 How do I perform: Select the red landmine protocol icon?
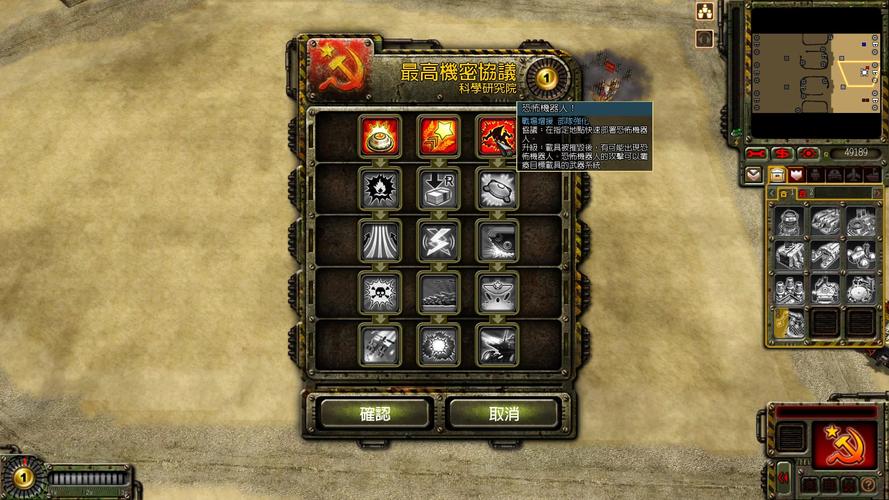pos(380,136)
